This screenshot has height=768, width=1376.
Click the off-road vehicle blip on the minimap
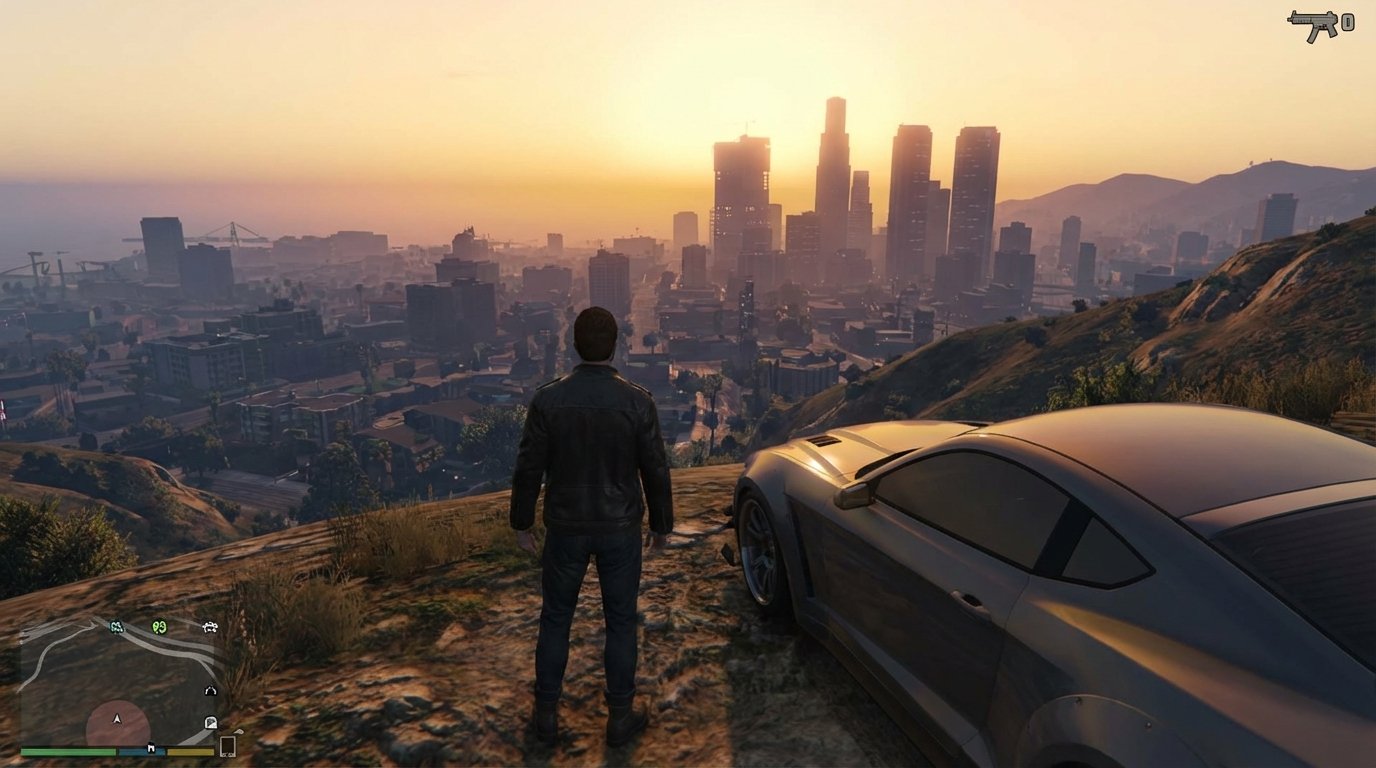pos(210,627)
